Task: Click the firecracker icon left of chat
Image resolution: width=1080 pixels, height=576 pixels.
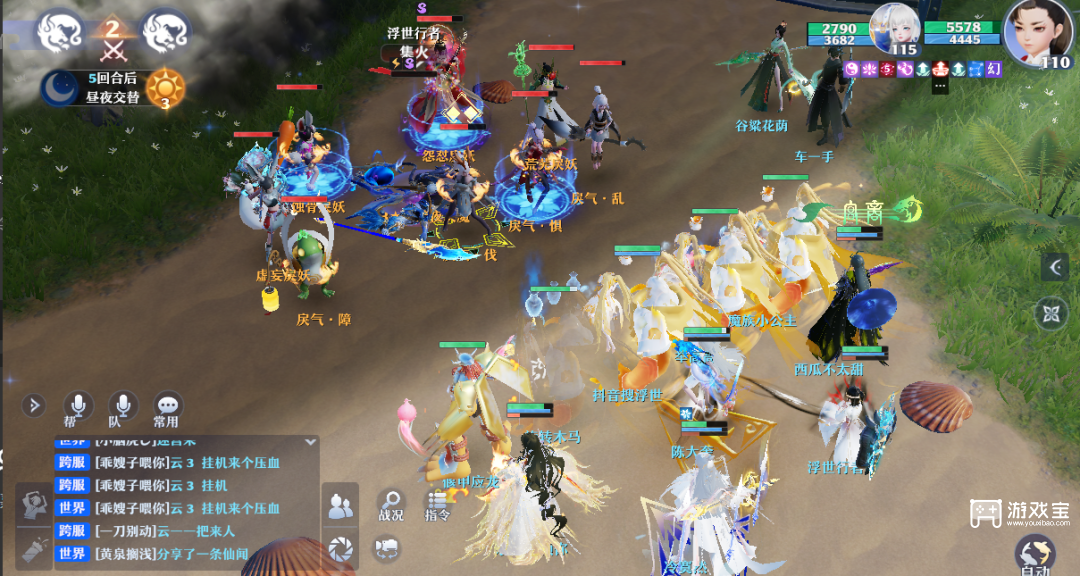Action: pos(37,550)
